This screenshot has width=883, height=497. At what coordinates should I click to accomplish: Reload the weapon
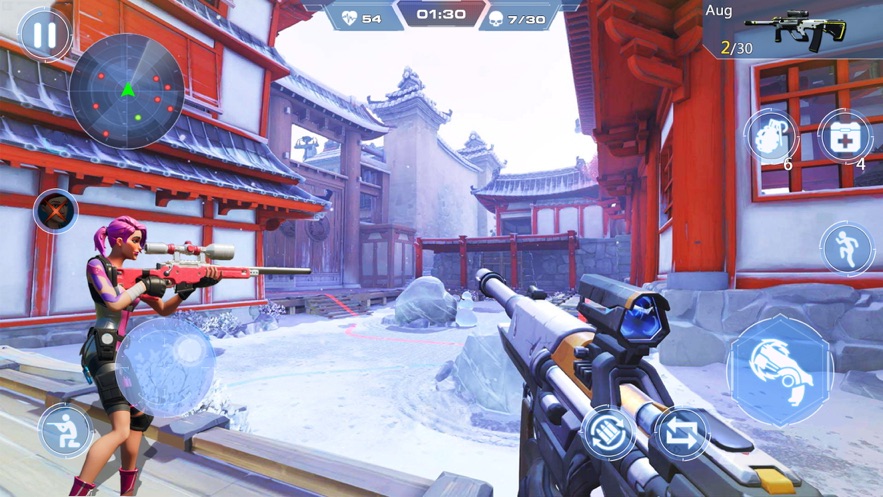608,433
